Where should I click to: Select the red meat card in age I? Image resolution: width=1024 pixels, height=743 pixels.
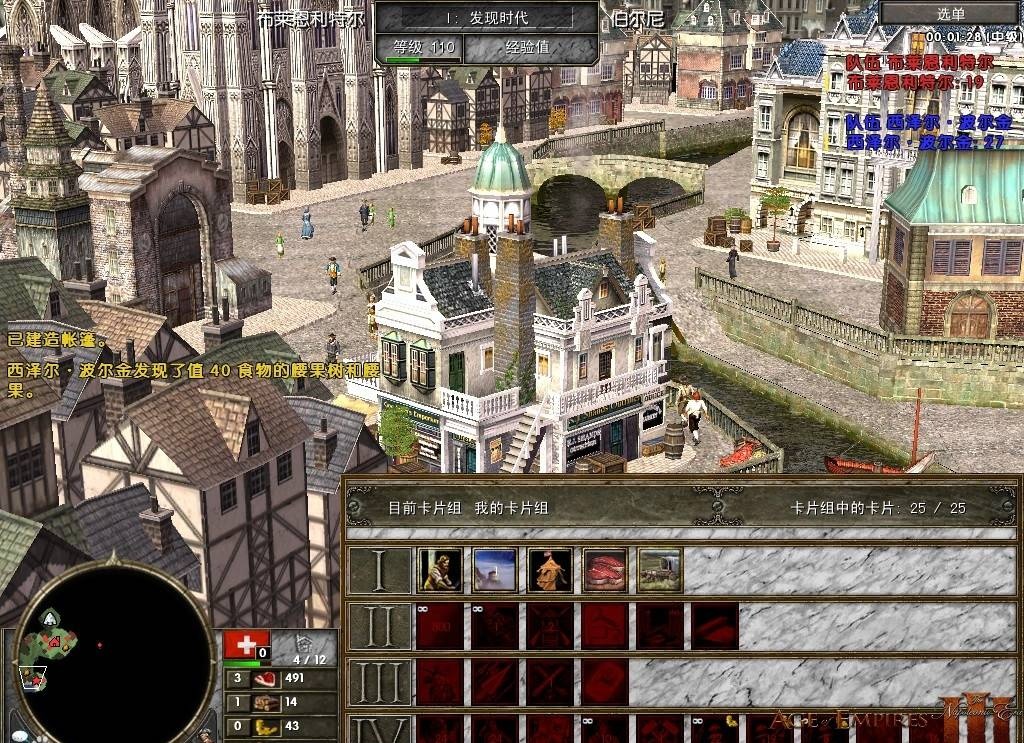pyautogui.click(x=605, y=569)
